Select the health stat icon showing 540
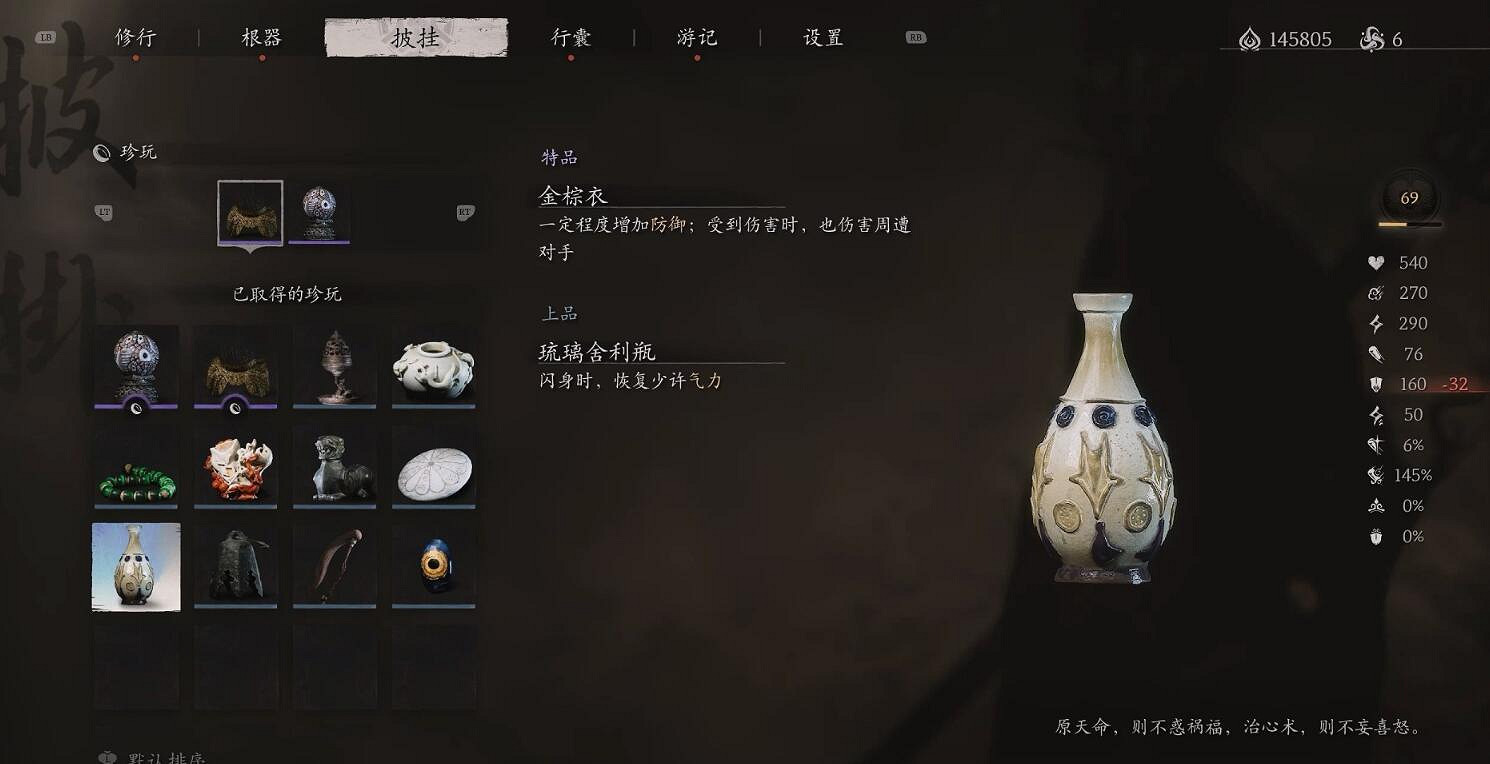The height and width of the screenshot is (764, 1490). click(1375, 263)
